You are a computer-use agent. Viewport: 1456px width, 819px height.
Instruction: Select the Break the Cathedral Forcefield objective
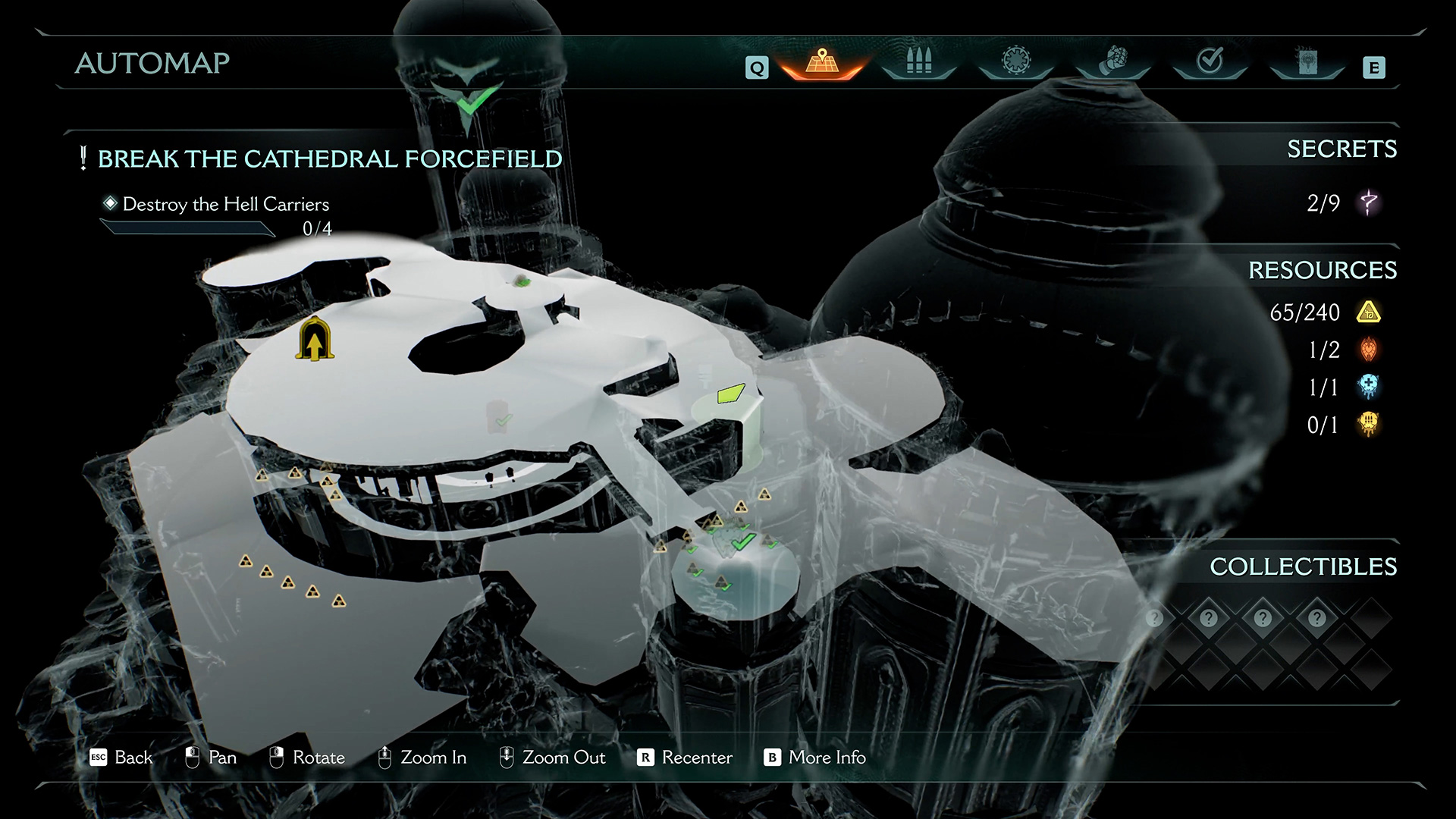click(329, 159)
